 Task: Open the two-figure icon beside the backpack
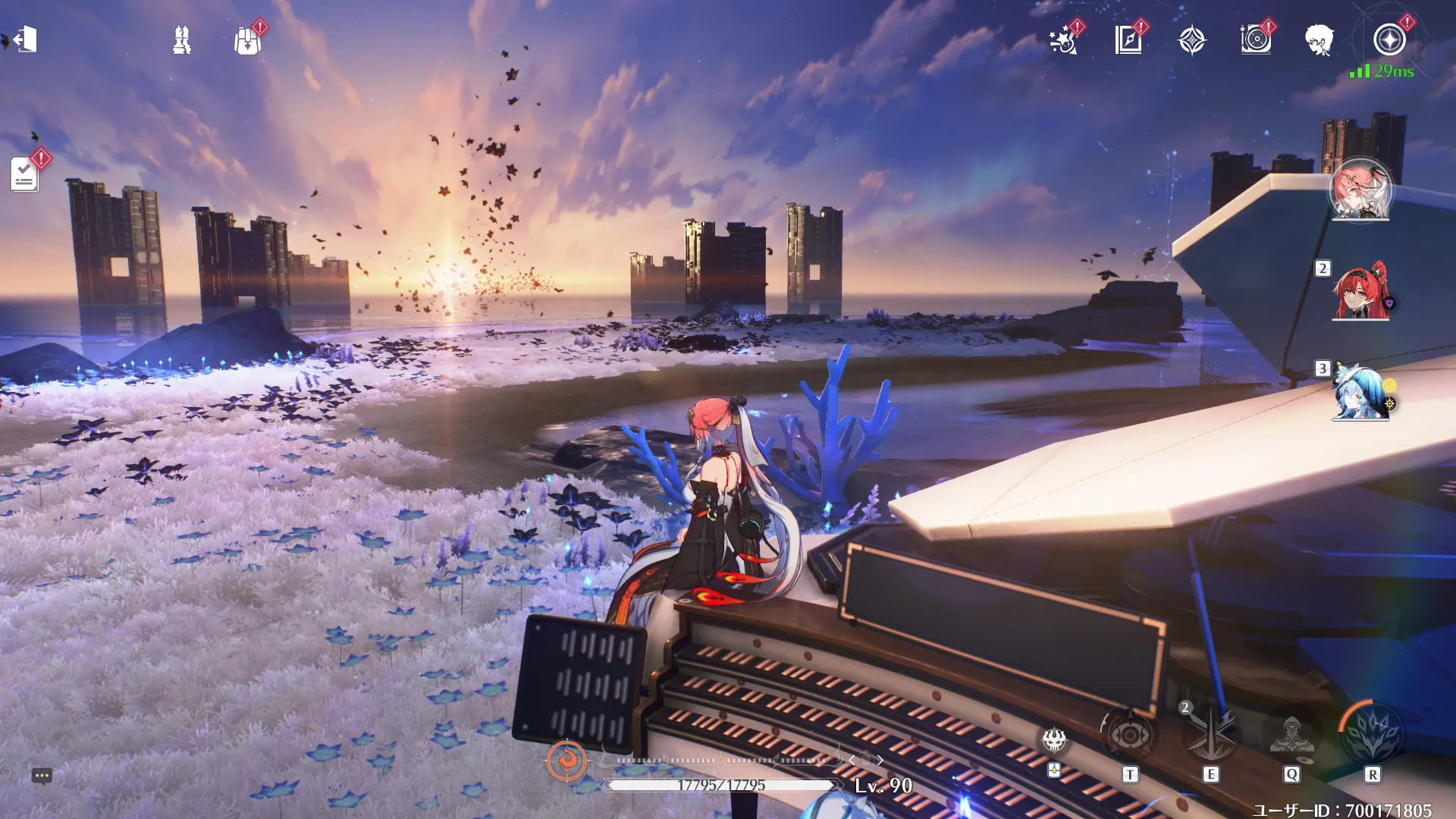click(x=182, y=40)
